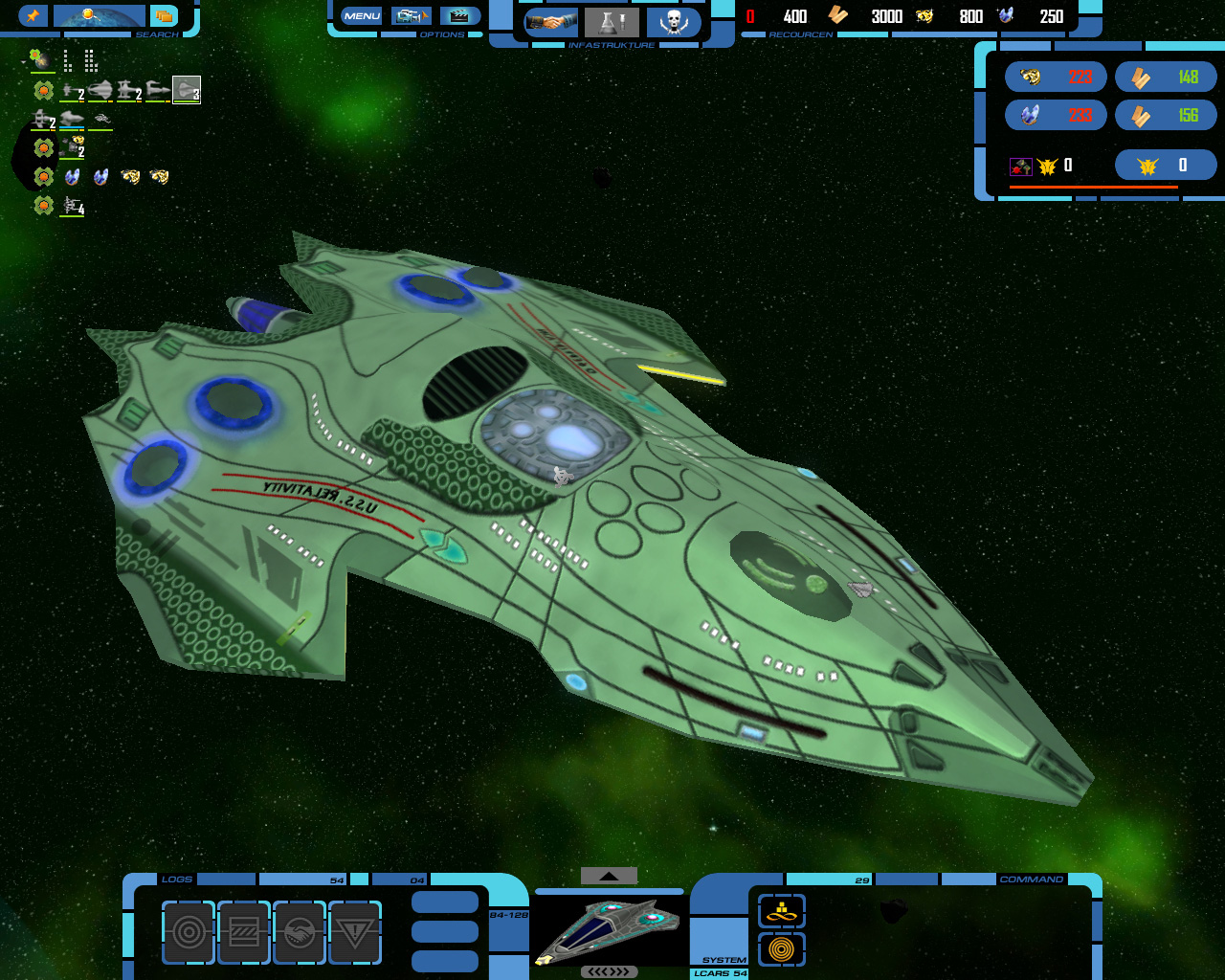Click the pin icon
Viewport: 1225px width, 980px height.
coord(33,16)
